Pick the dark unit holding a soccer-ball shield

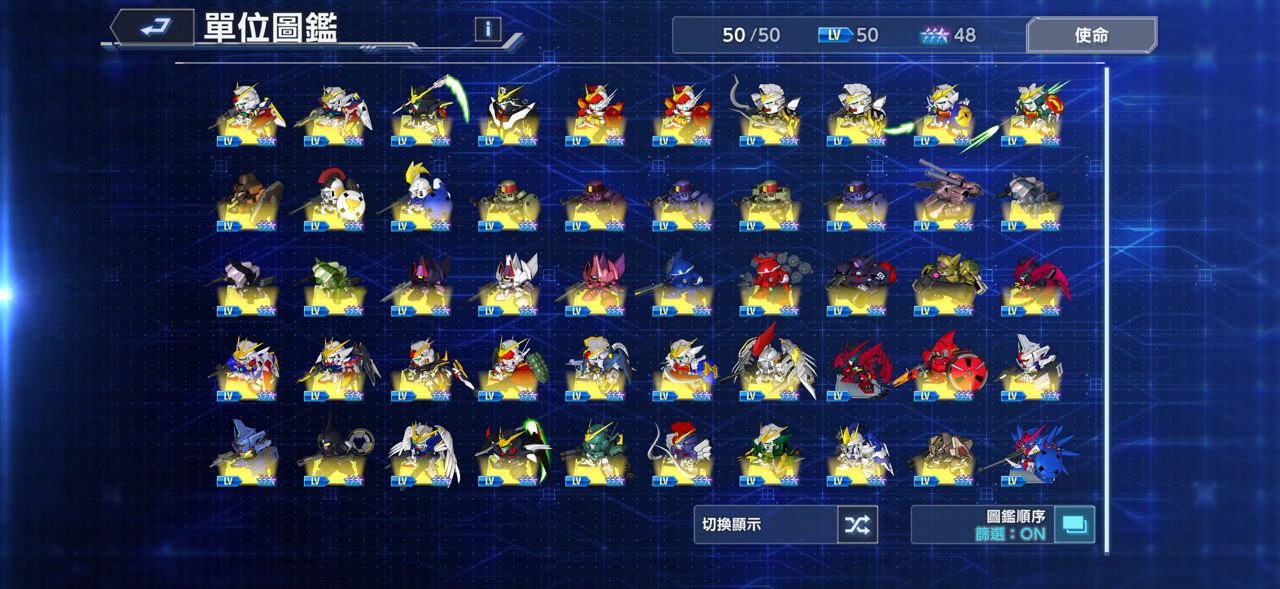[x=334, y=455]
